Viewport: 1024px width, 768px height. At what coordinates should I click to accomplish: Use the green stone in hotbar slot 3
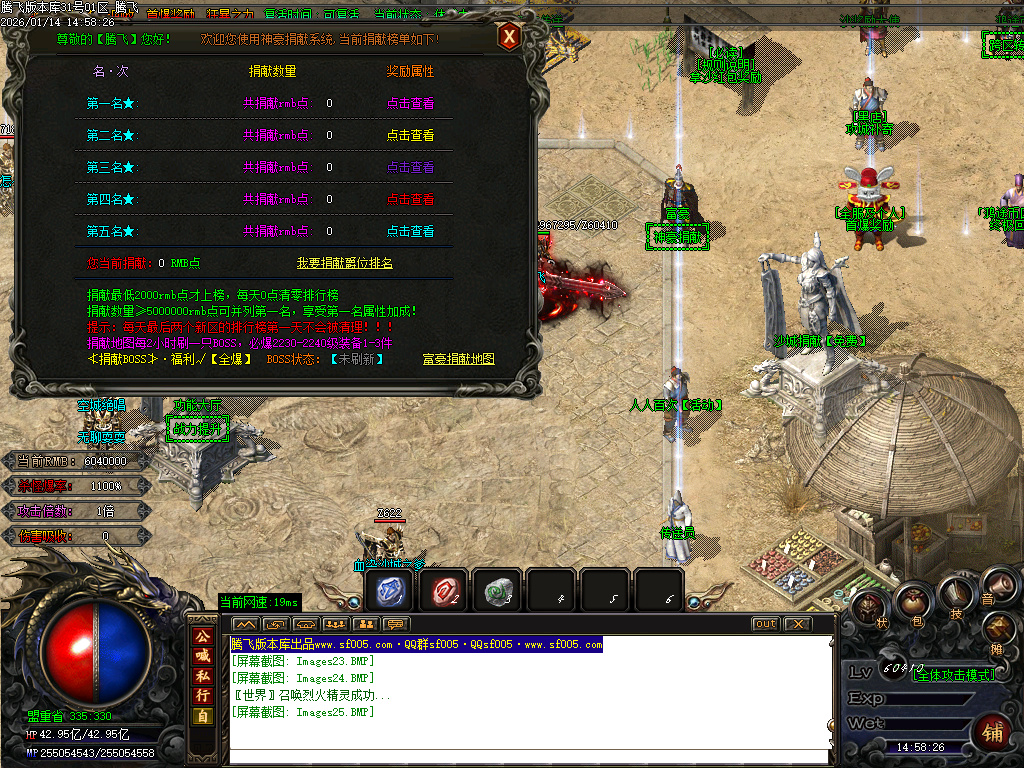(497, 591)
